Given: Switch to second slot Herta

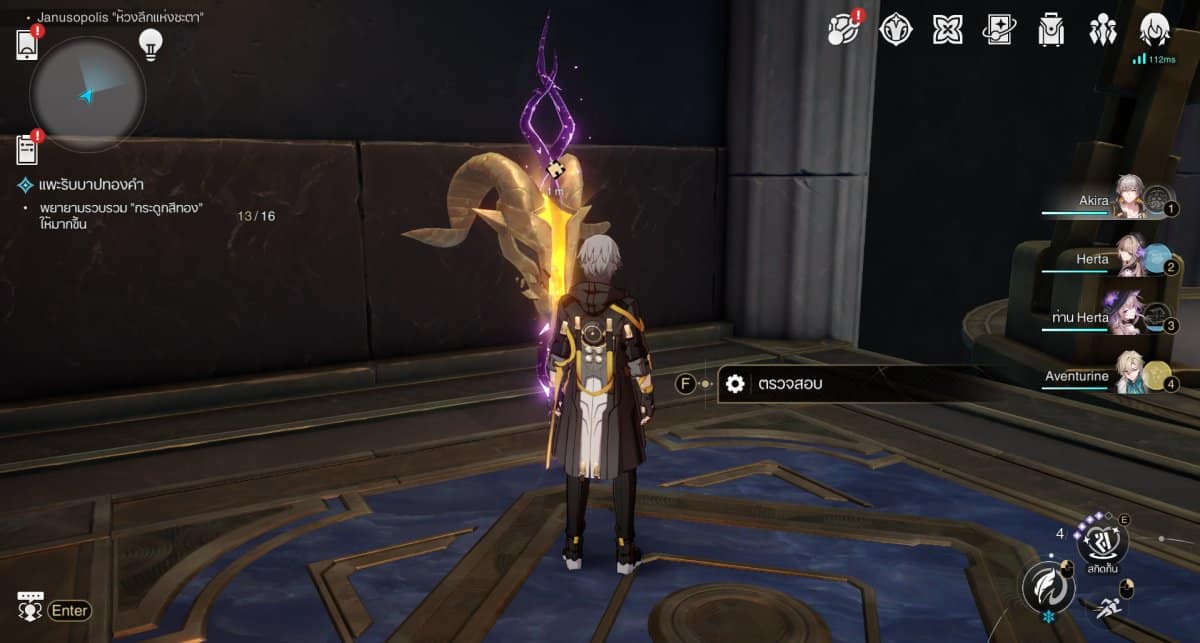Looking at the screenshot, I should (x=1110, y=260).
